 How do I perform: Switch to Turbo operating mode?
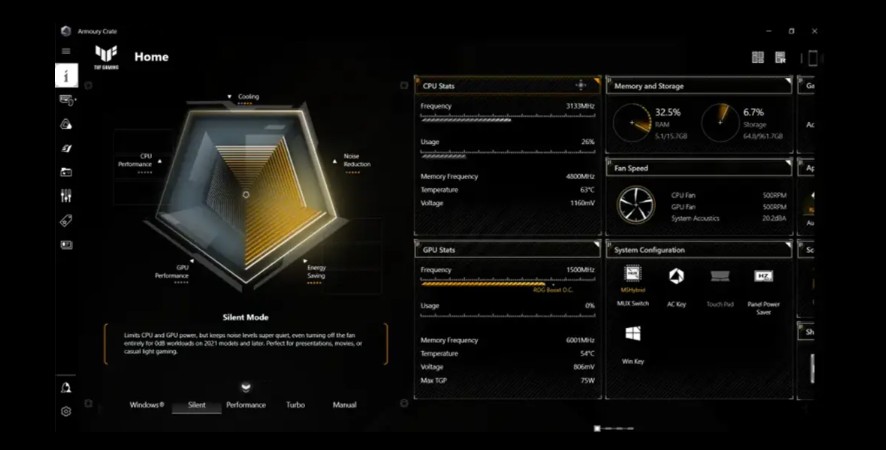click(295, 405)
